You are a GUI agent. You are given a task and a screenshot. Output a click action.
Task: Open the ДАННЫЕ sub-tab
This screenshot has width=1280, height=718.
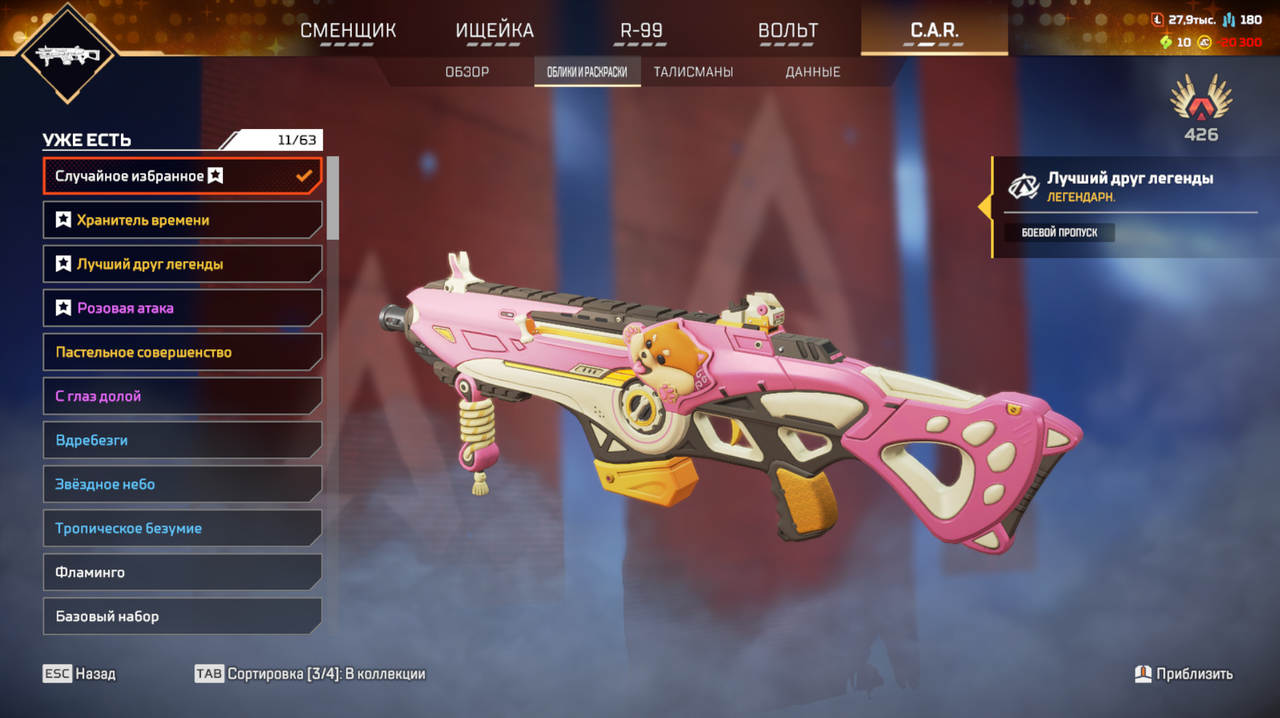(812, 72)
